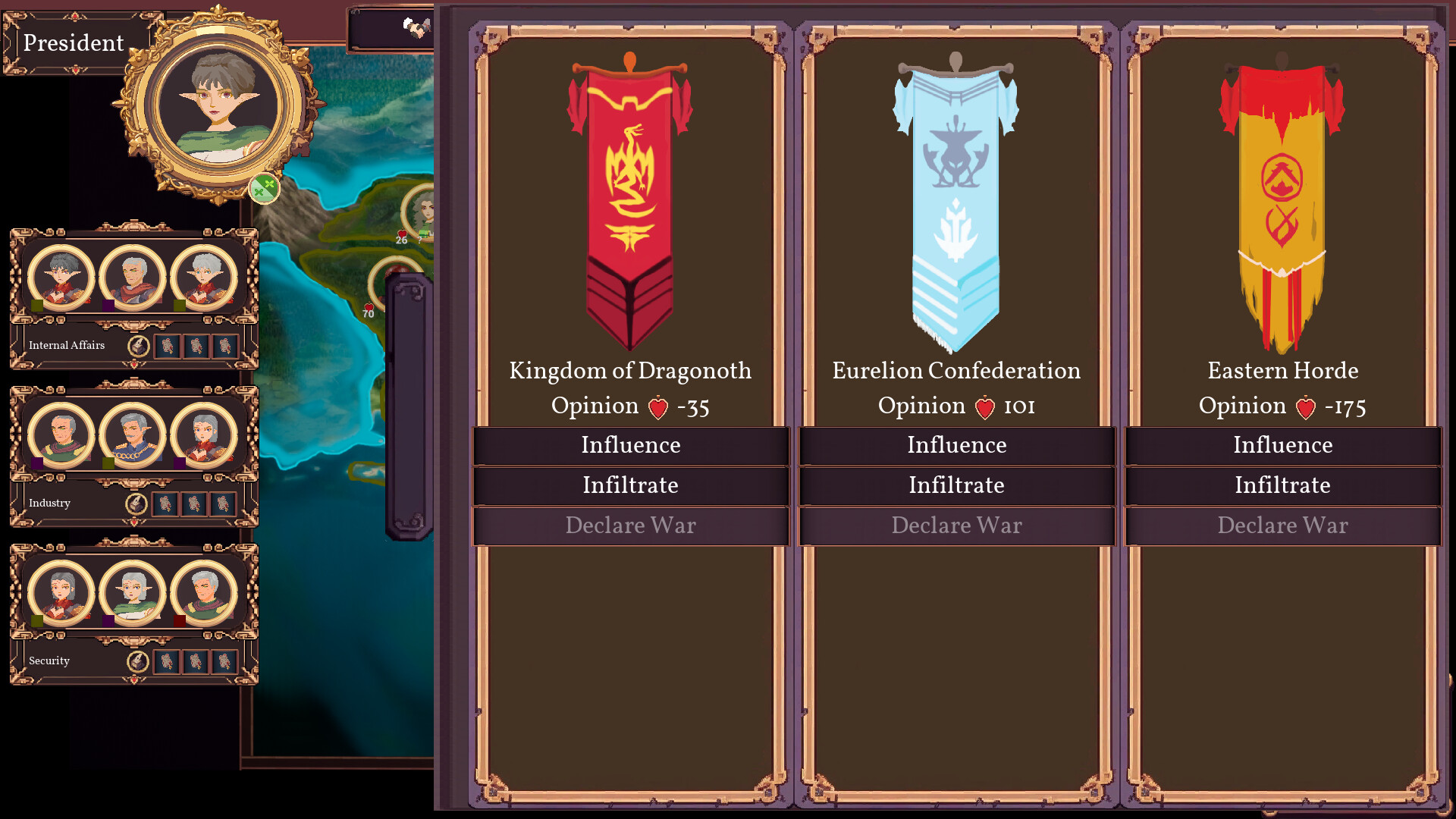Screen dimensions: 1456x819
Task: Click the inkwell icon in Internal Affairs panel
Action: tap(139, 345)
